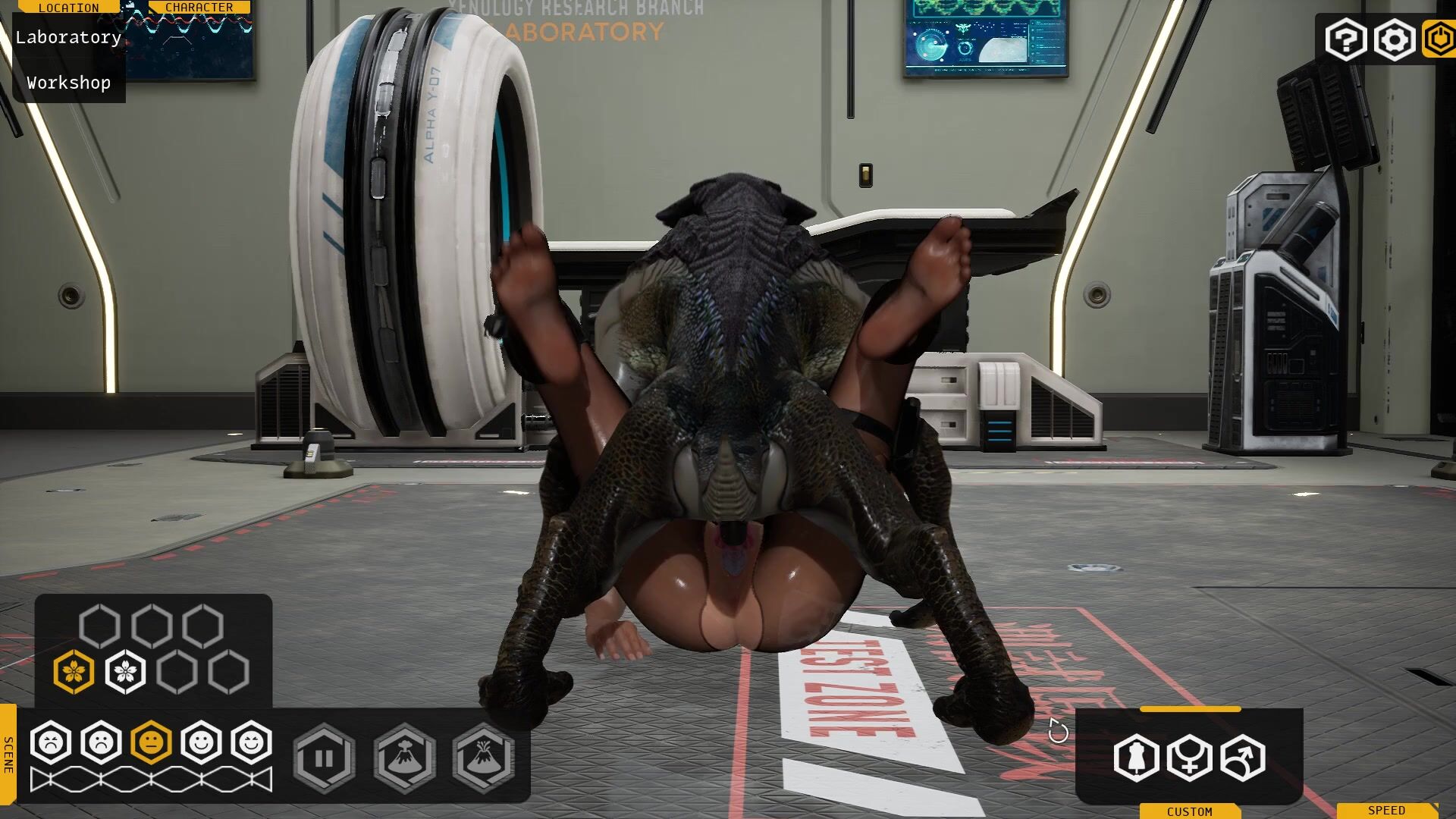Open the settings gear icon
The image size is (1456, 819).
[1394, 39]
